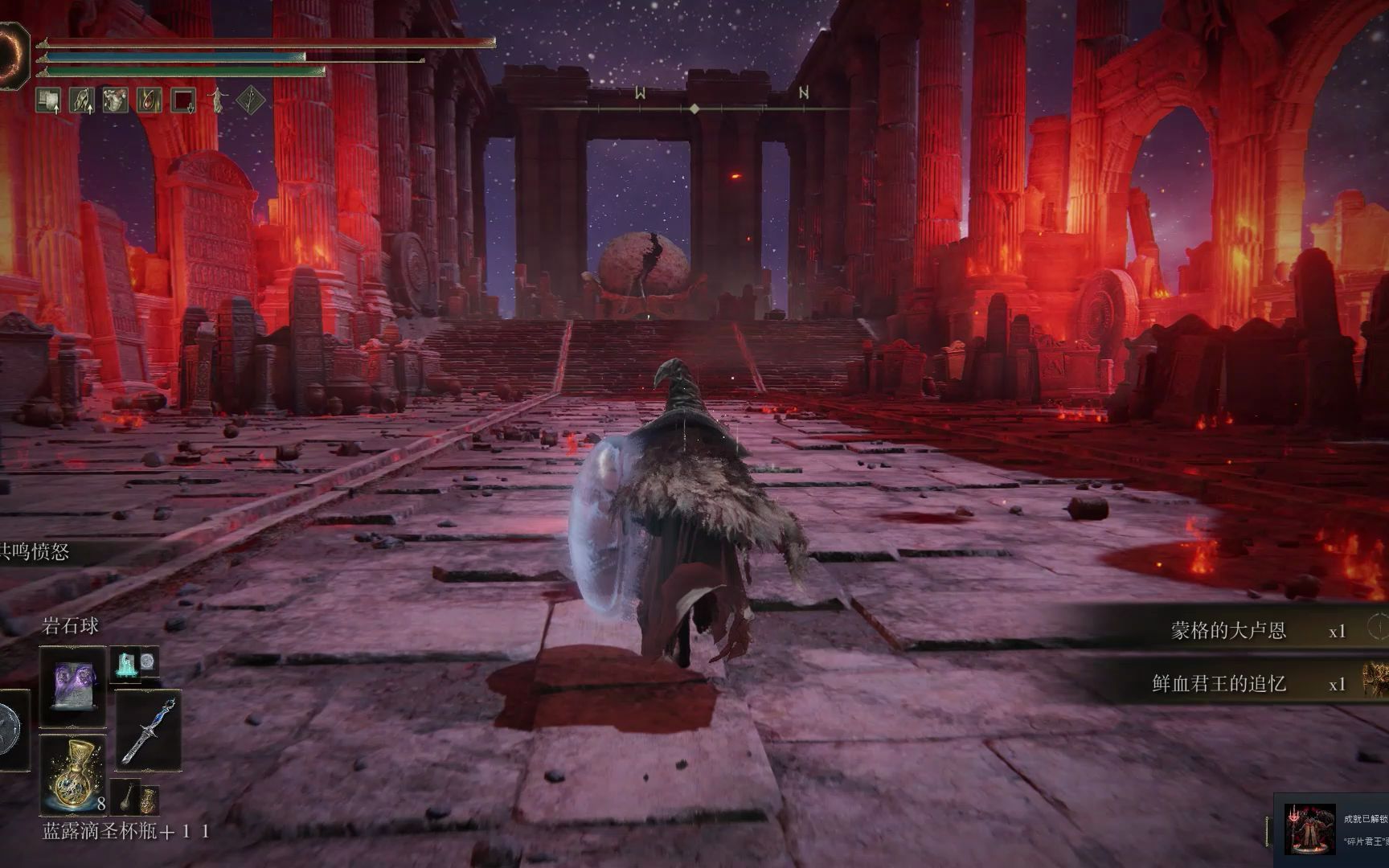The height and width of the screenshot is (868, 1389).
Task: Click the red teardrop buff status icon
Action: (x=150, y=100)
